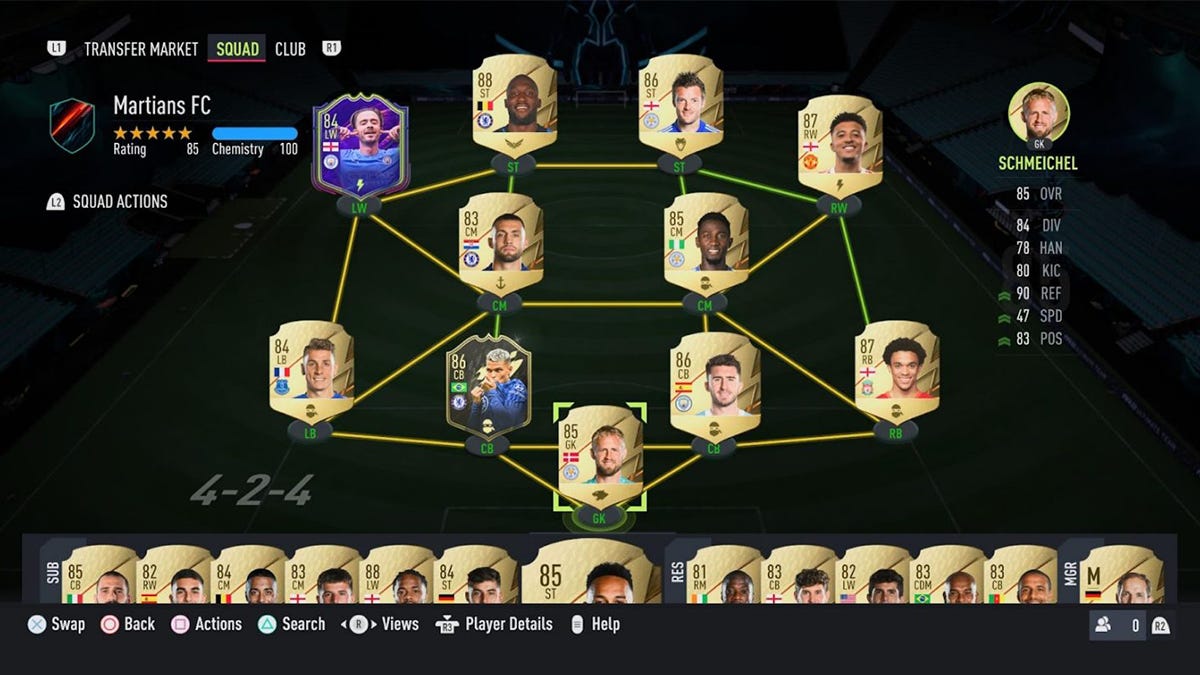Select the Squad tab
This screenshot has width=1200, height=675.
(x=237, y=49)
